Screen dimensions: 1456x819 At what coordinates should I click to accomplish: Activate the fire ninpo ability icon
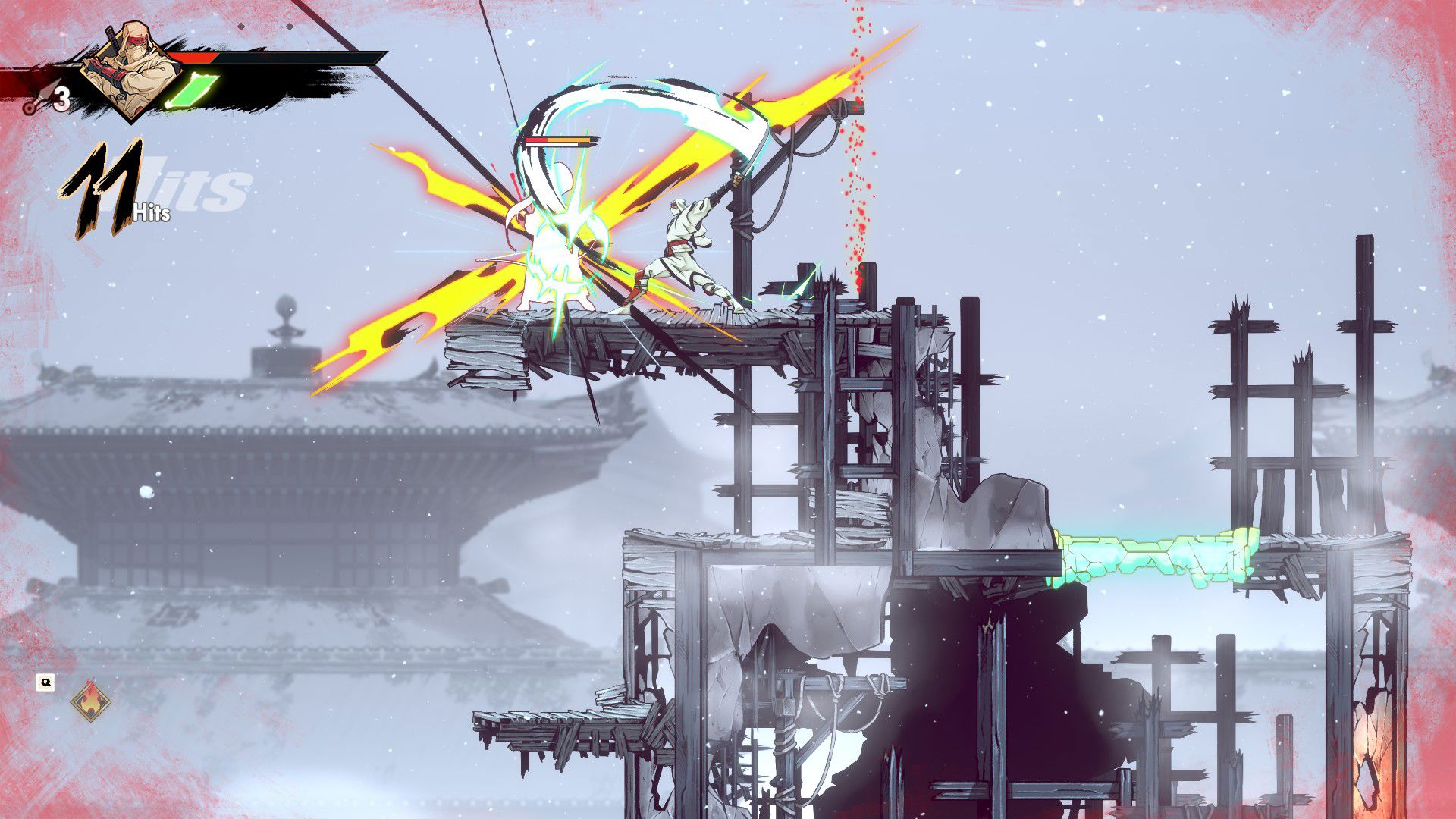(x=90, y=701)
